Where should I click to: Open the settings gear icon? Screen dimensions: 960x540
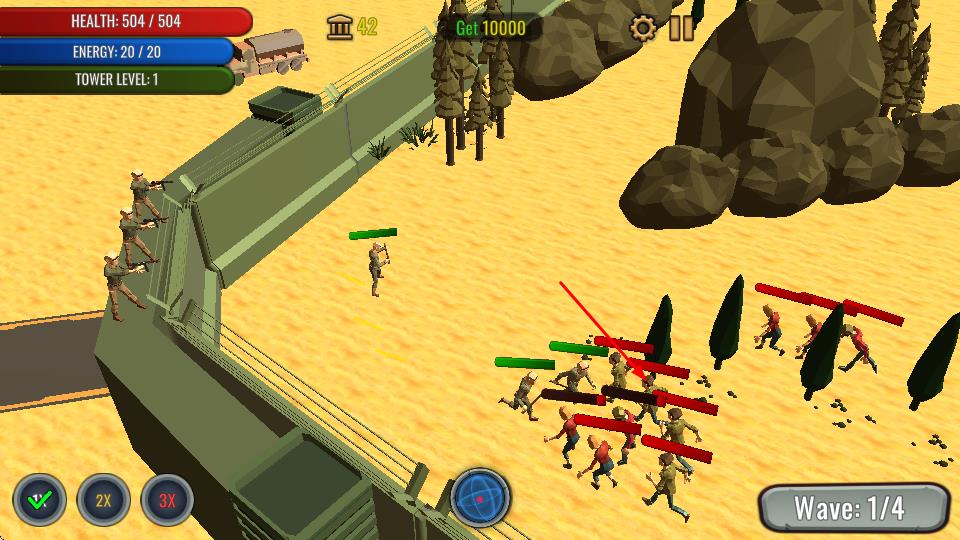(x=643, y=28)
